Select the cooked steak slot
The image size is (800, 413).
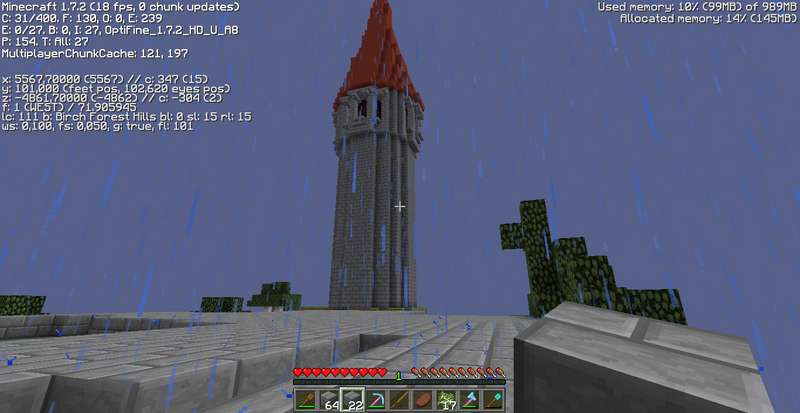point(424,400)
